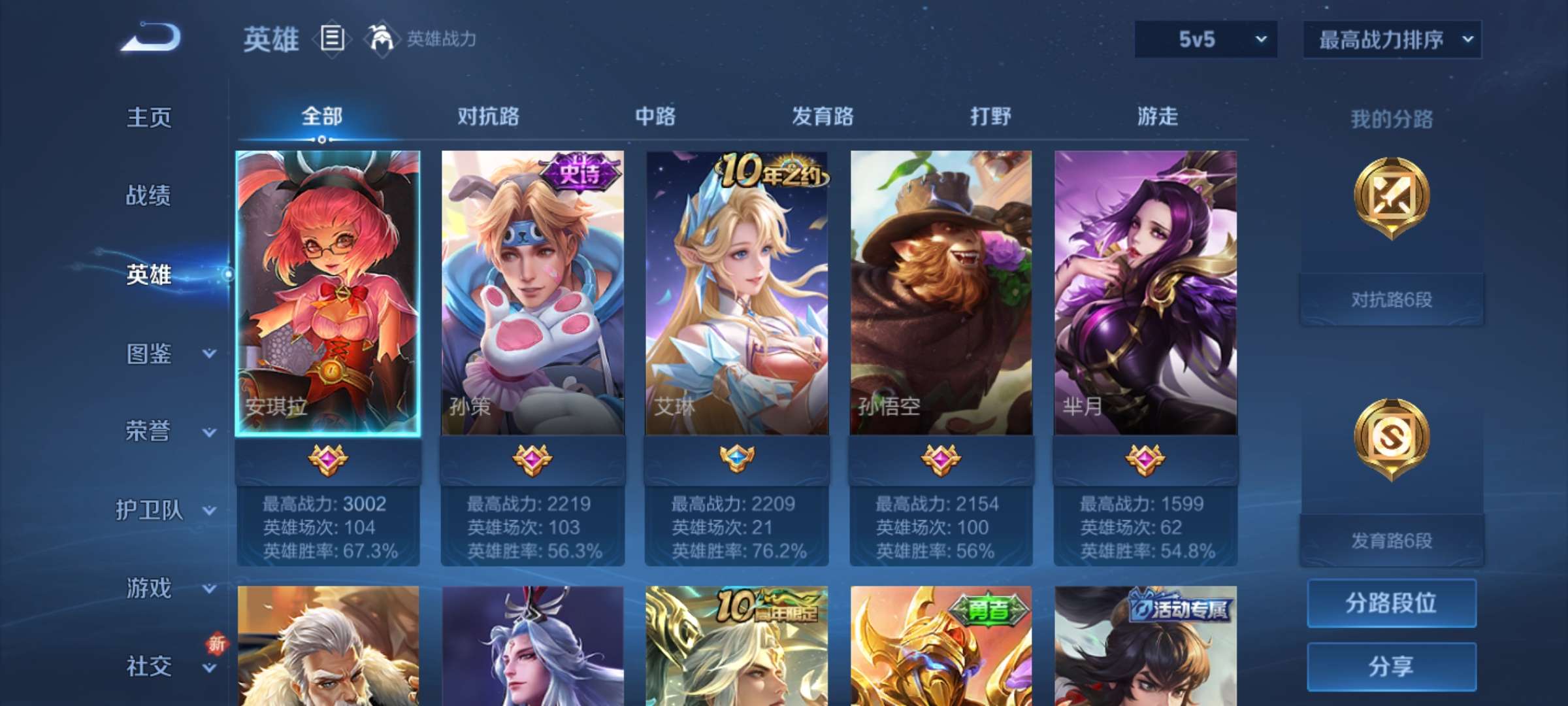Open the 最高战力排序 sorting dropdown
Viewport: 1568px width, 706px height.
(1392, 39)
